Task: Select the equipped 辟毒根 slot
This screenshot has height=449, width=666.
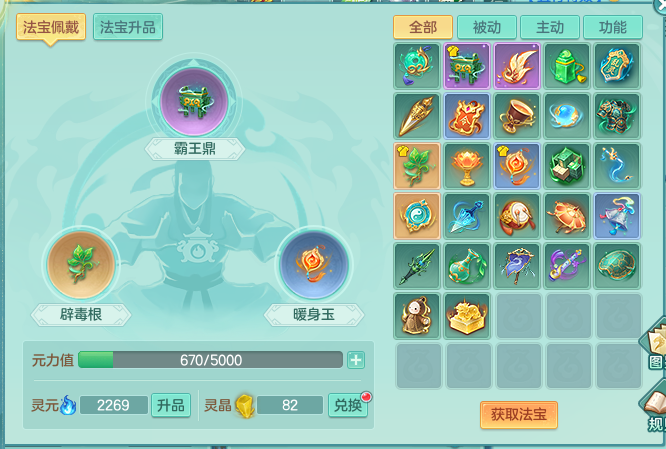Action: point(82,266)
